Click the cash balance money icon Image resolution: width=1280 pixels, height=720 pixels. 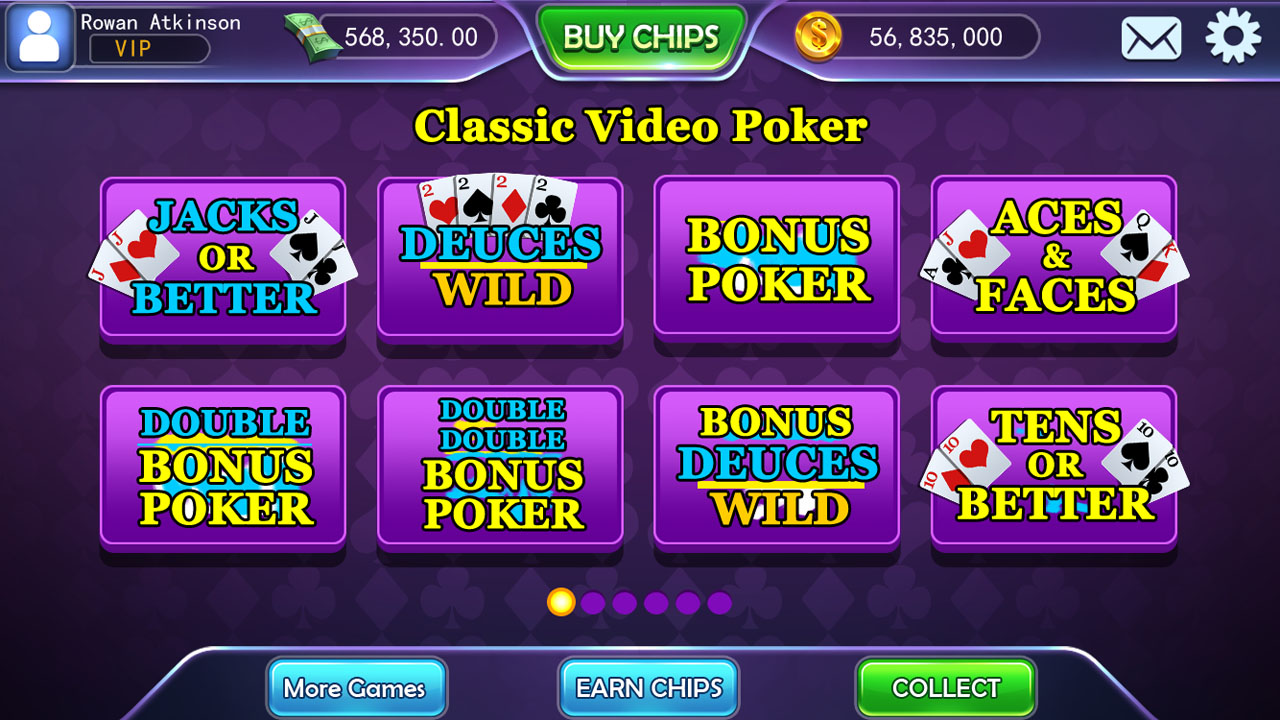pyautogui.click(x=310, y=35)
